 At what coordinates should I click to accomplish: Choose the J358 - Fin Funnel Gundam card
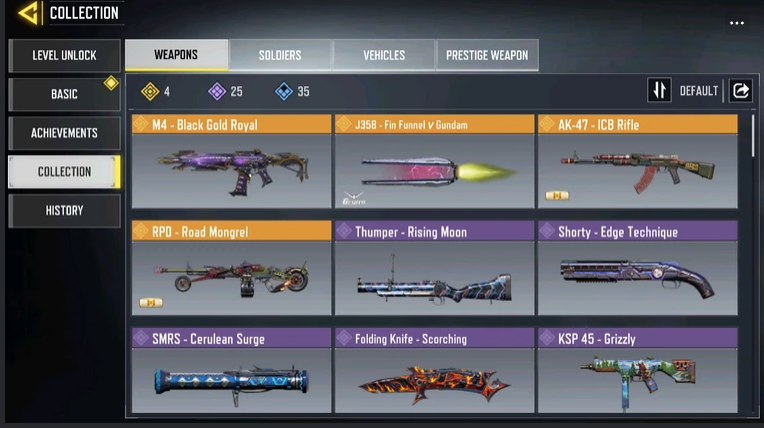(x=434, y=161)
